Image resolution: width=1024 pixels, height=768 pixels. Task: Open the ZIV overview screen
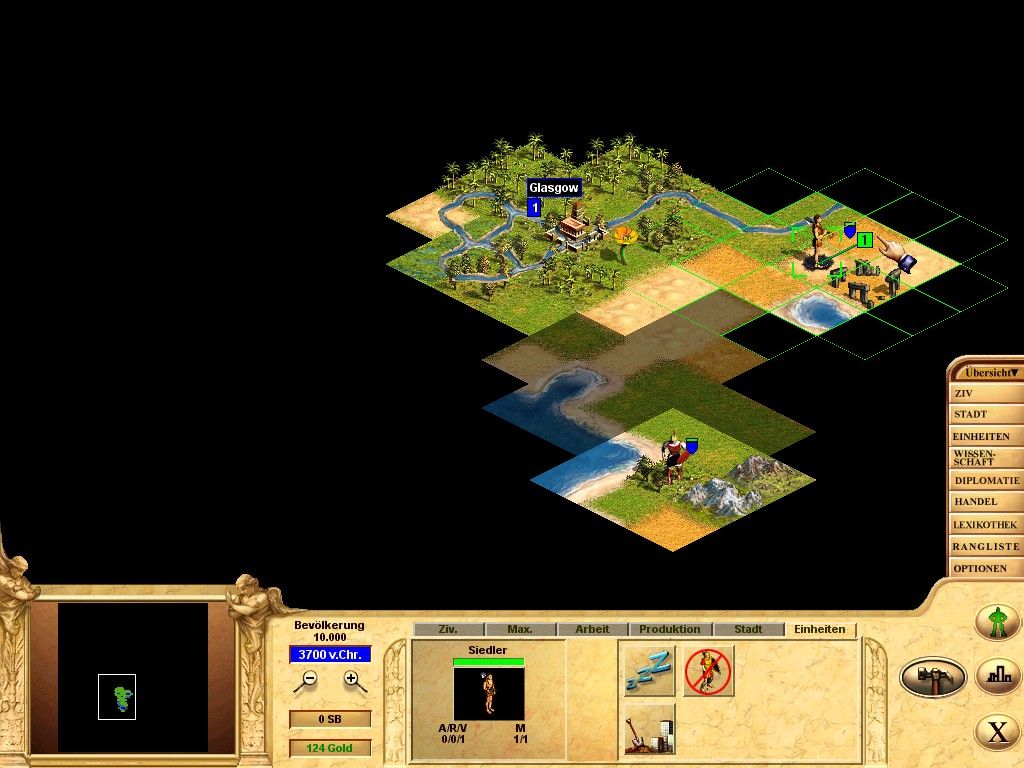pos(966,393)
